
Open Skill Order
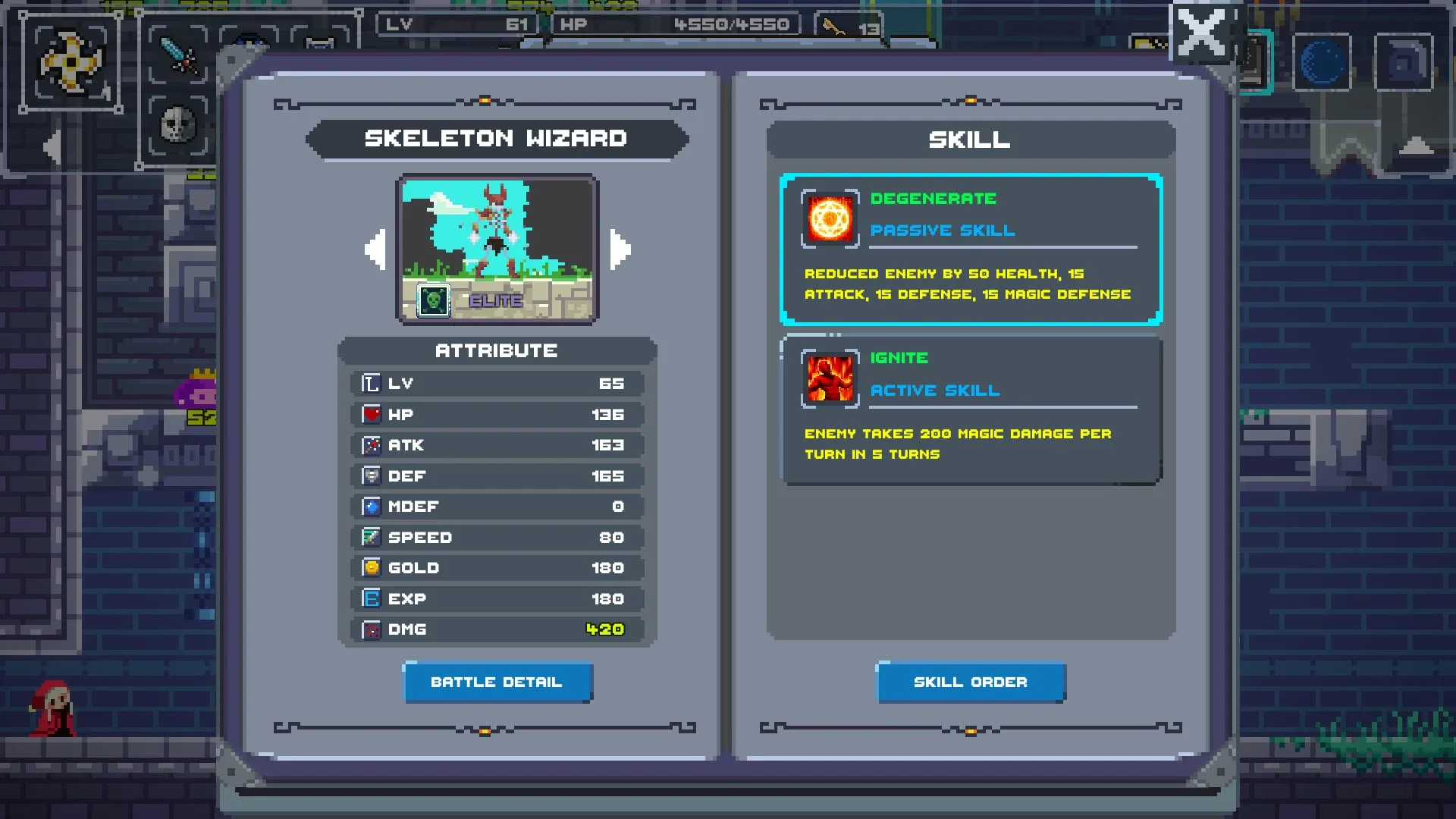(x=971, y=682)
